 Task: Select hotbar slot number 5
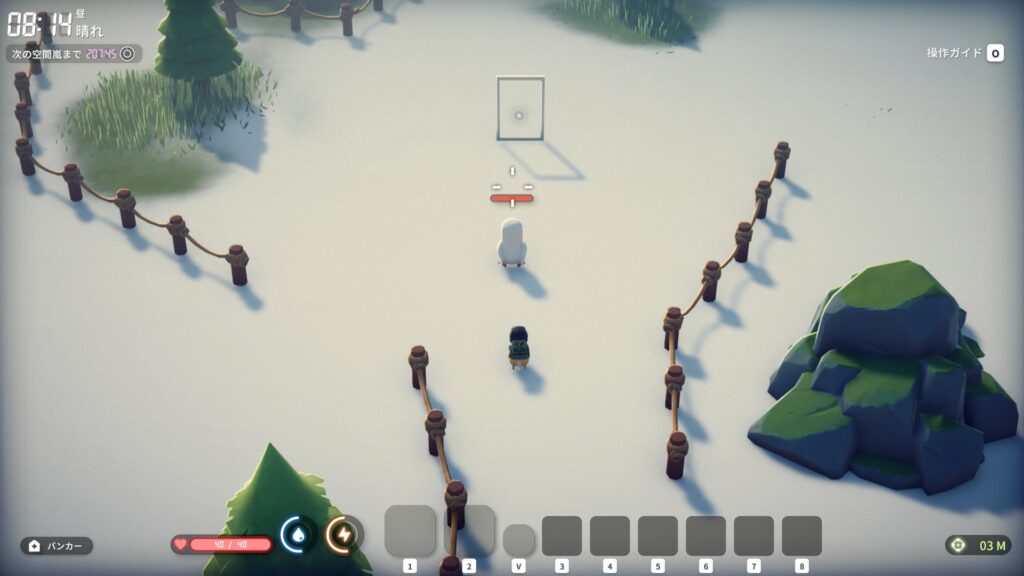click(x=658, y=536)
